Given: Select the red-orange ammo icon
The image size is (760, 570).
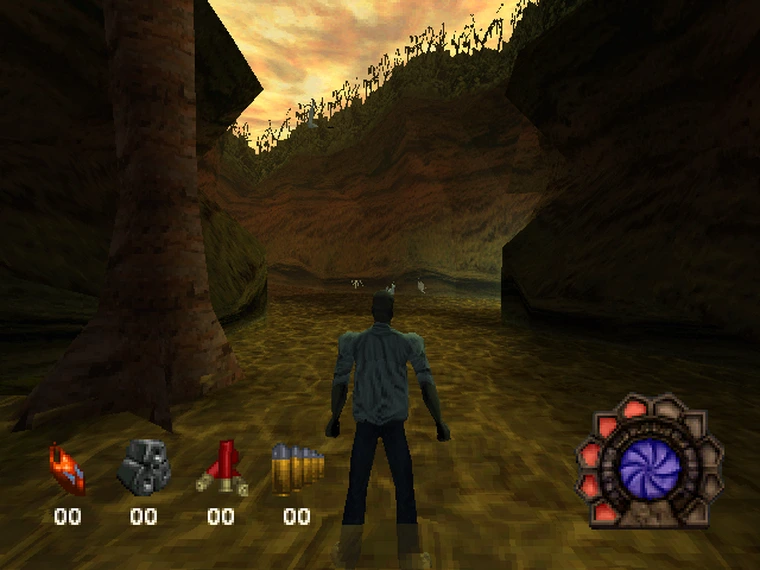Looking at the screenshot, I should pyautogui.click(x=68, y=469).
